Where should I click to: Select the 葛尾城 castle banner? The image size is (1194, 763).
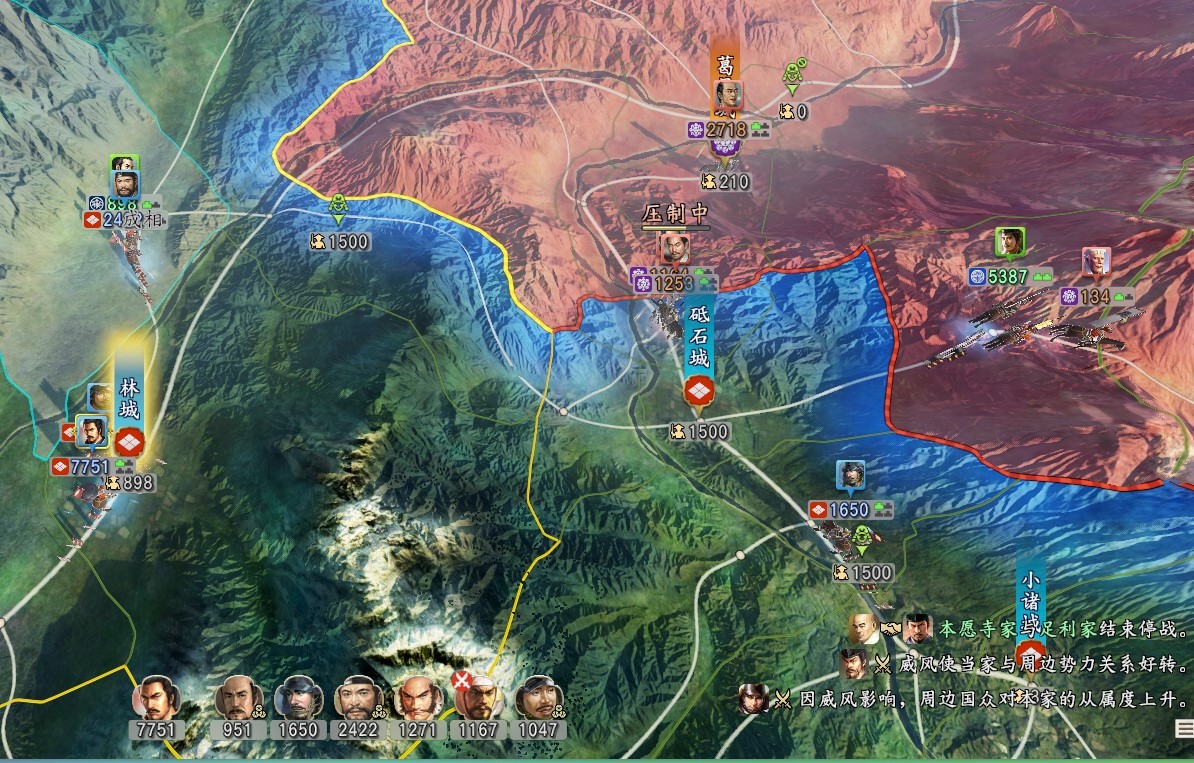point(726,70)
